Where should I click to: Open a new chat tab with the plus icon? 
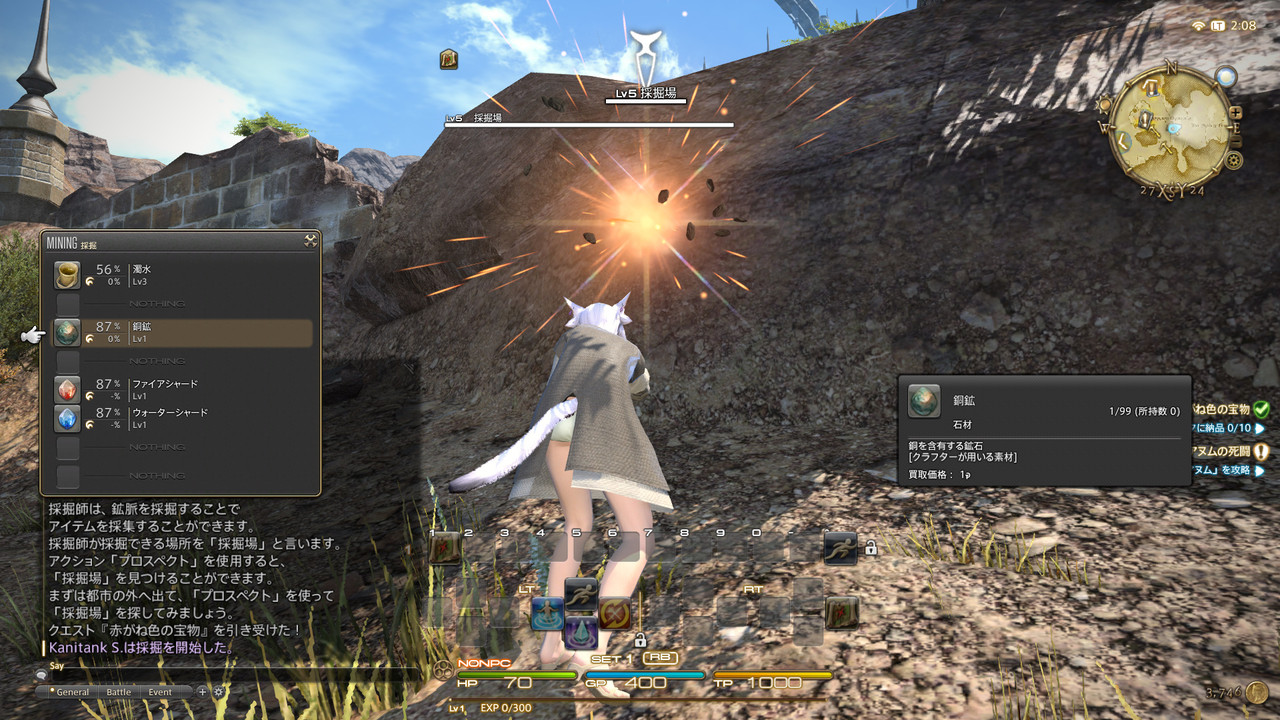tap(203, 691)
